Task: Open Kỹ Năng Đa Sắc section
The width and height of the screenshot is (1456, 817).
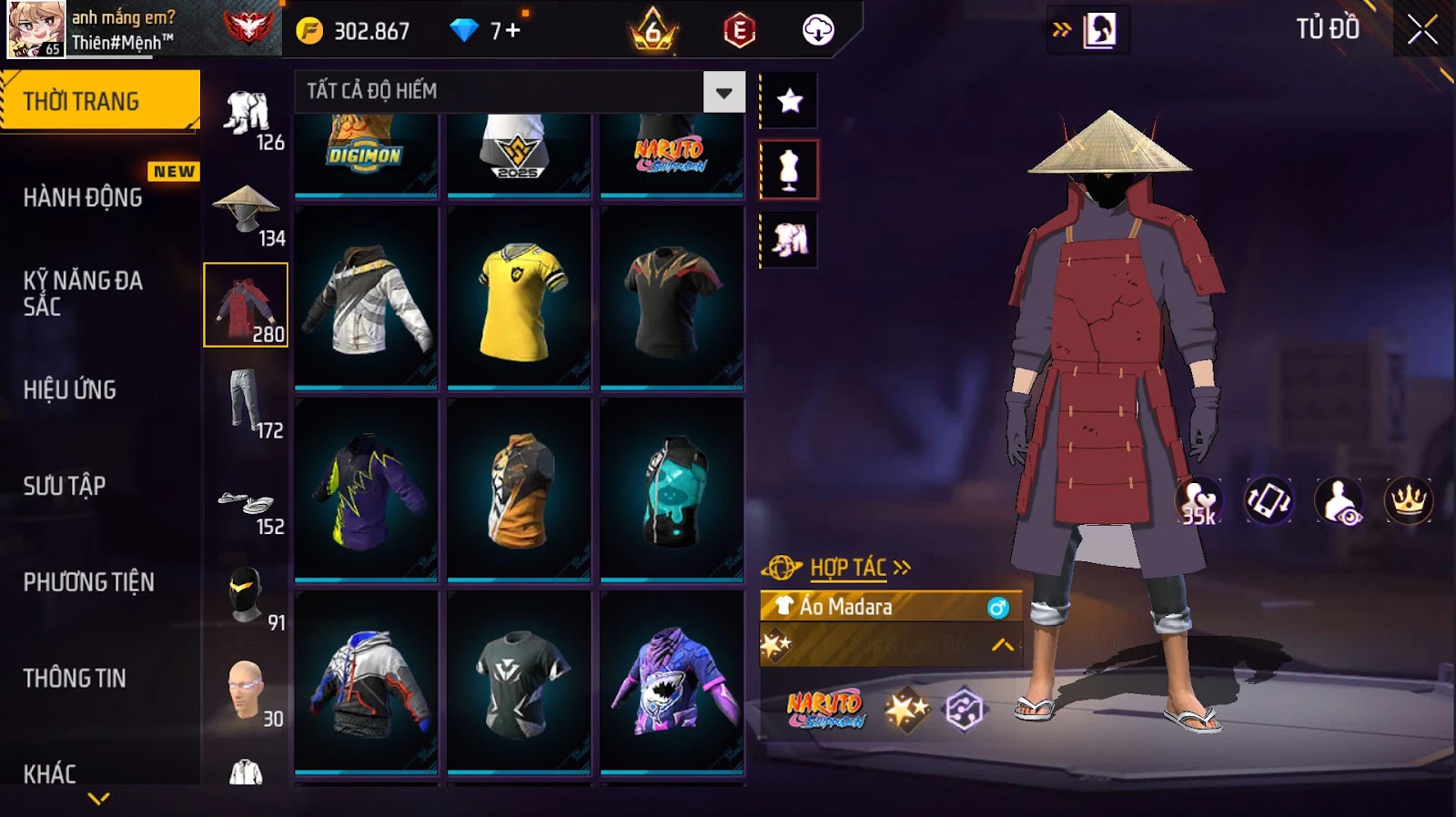Action: tap(83, 293)
